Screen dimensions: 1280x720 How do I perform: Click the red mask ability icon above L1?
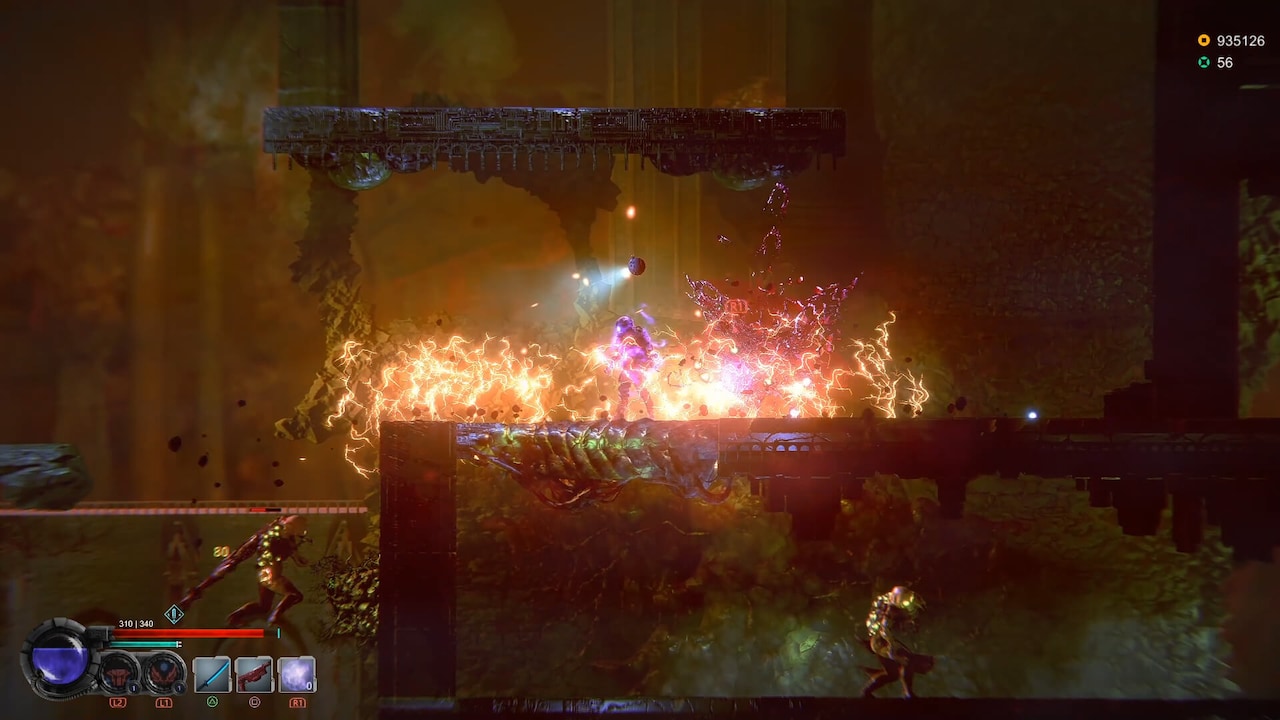pyautogui.click(x=162, y=675)
